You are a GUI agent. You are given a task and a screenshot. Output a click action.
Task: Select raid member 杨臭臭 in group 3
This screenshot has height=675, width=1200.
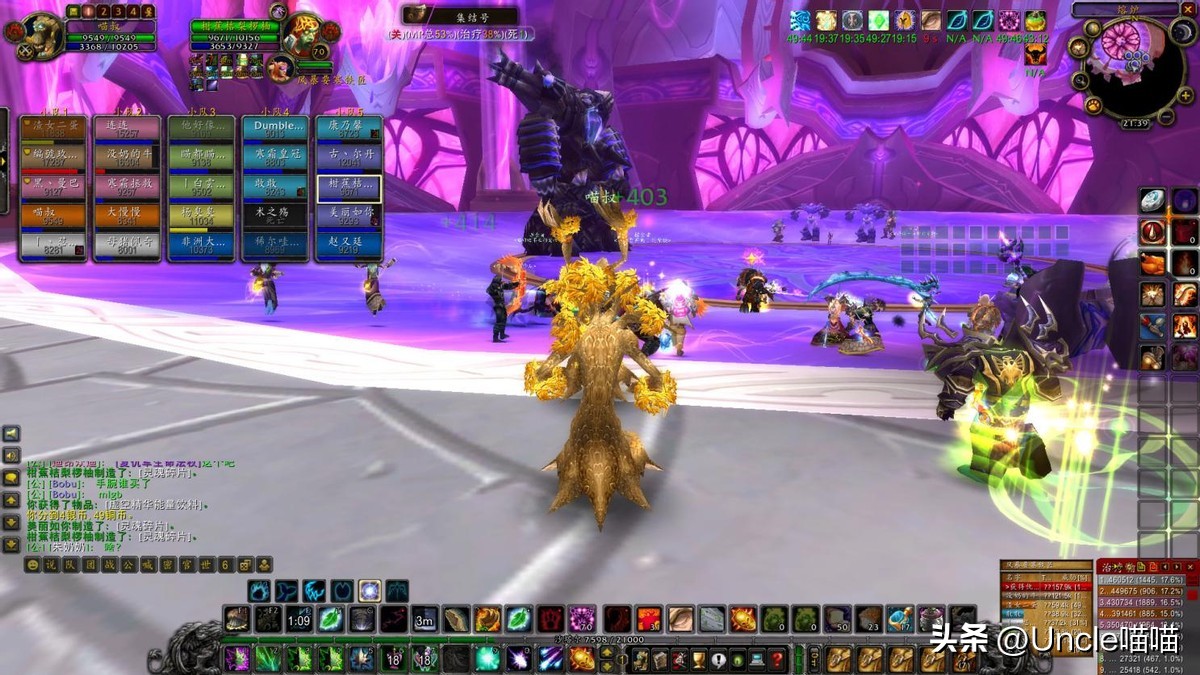(200, 214)
